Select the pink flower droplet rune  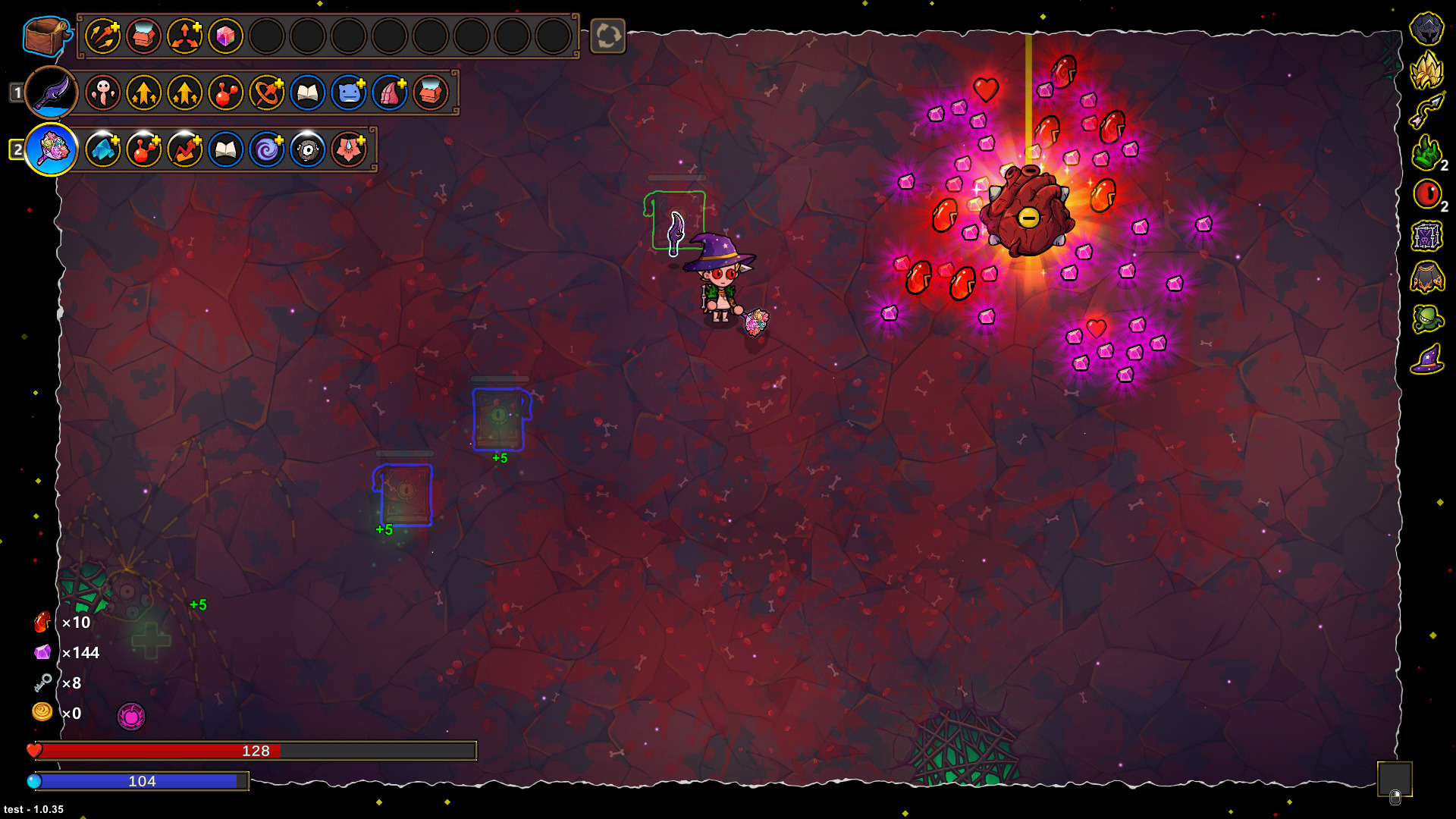[x=348, y=149]
